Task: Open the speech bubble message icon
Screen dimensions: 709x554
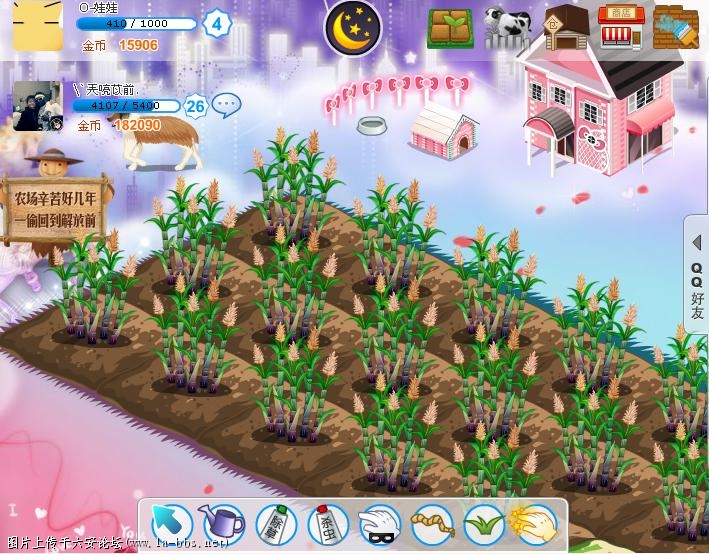Action: 227,104
